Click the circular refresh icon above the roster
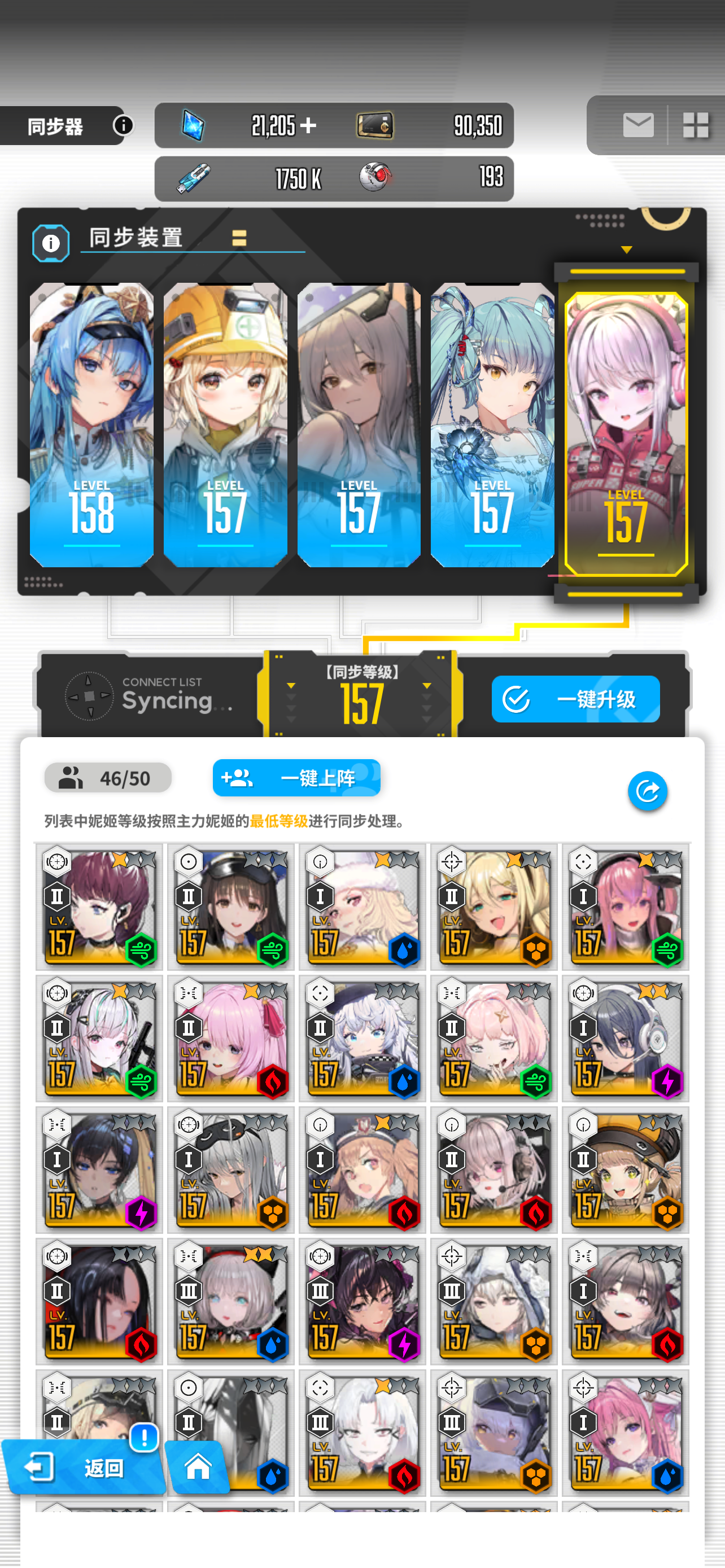 click(x=647, y=790)
